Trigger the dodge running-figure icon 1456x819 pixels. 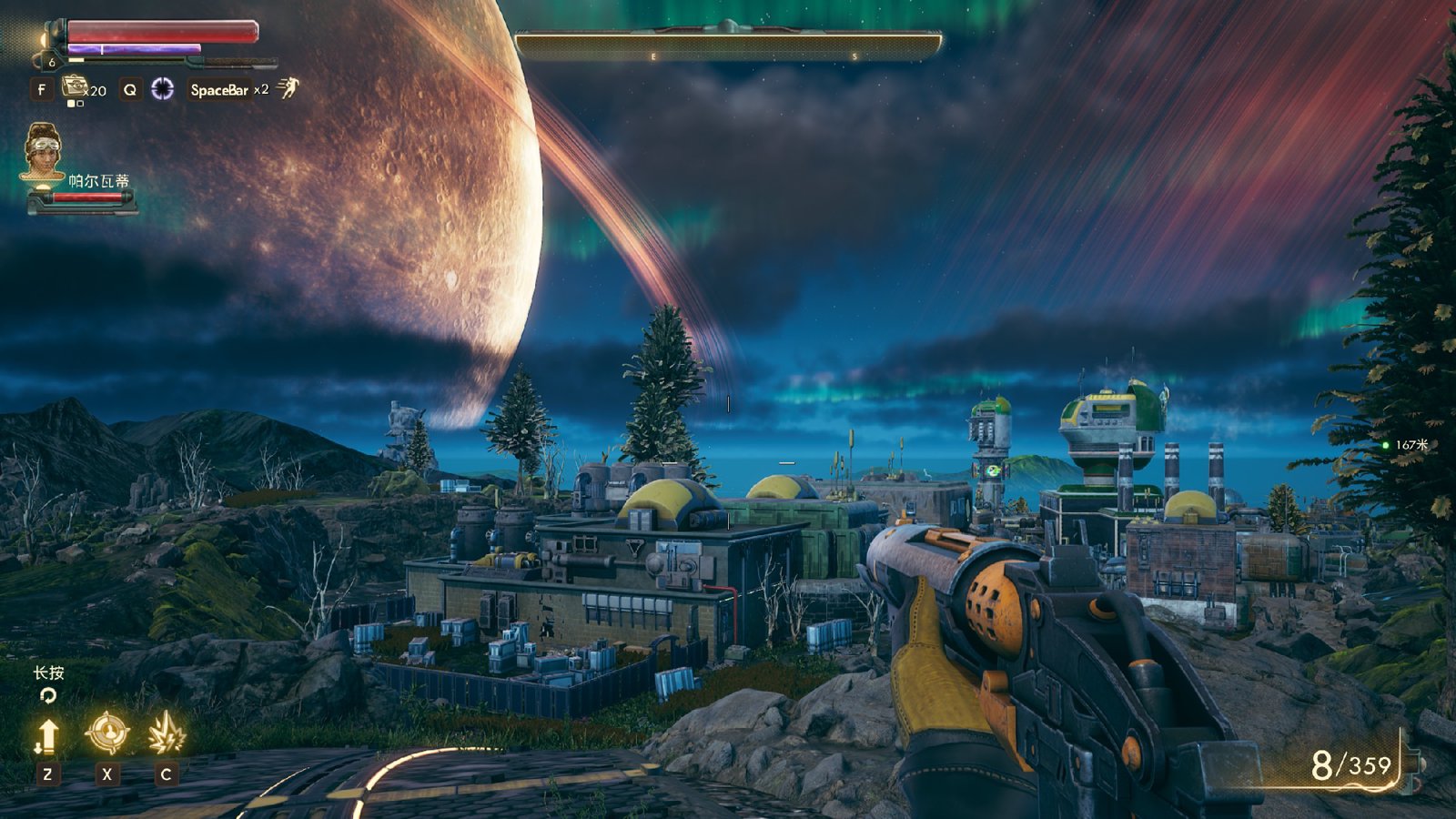[288, 87]
